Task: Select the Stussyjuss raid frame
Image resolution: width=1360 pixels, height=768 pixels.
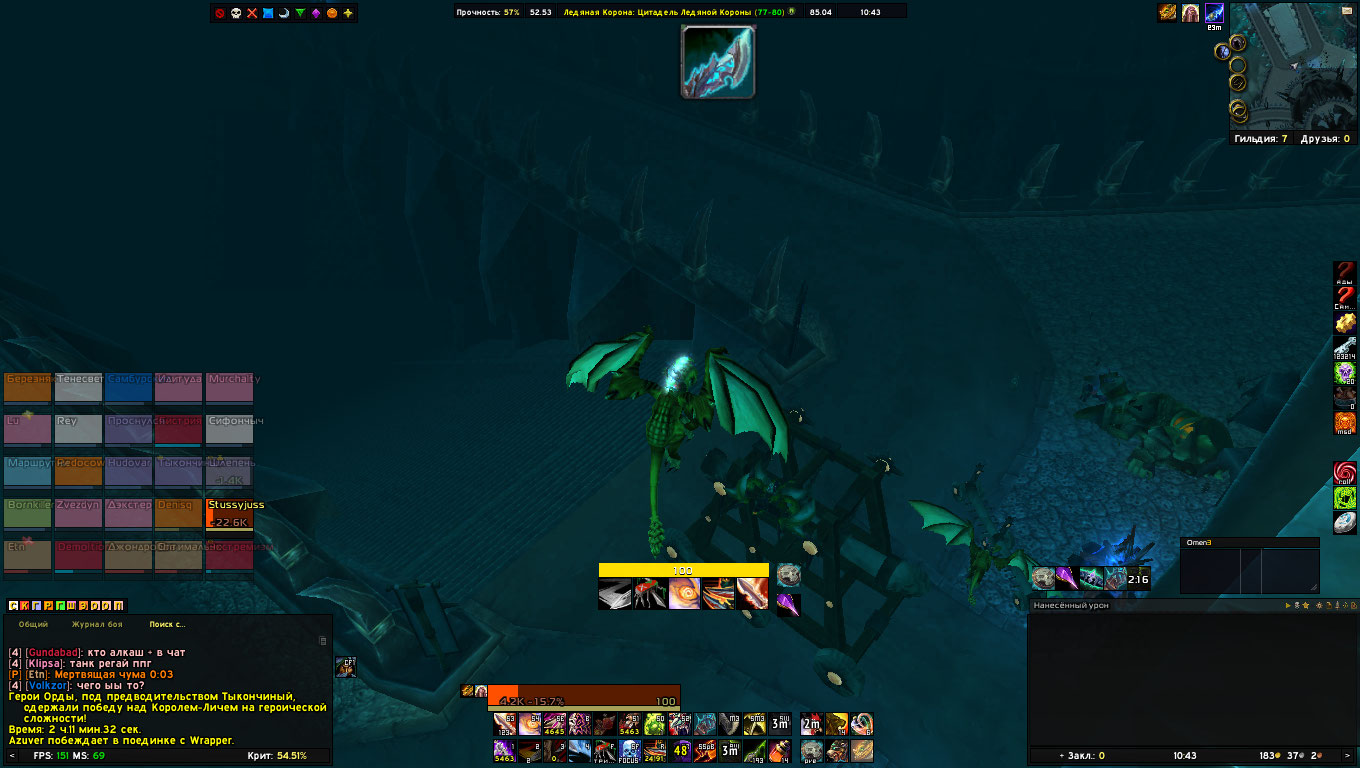Action: point(230,514)
